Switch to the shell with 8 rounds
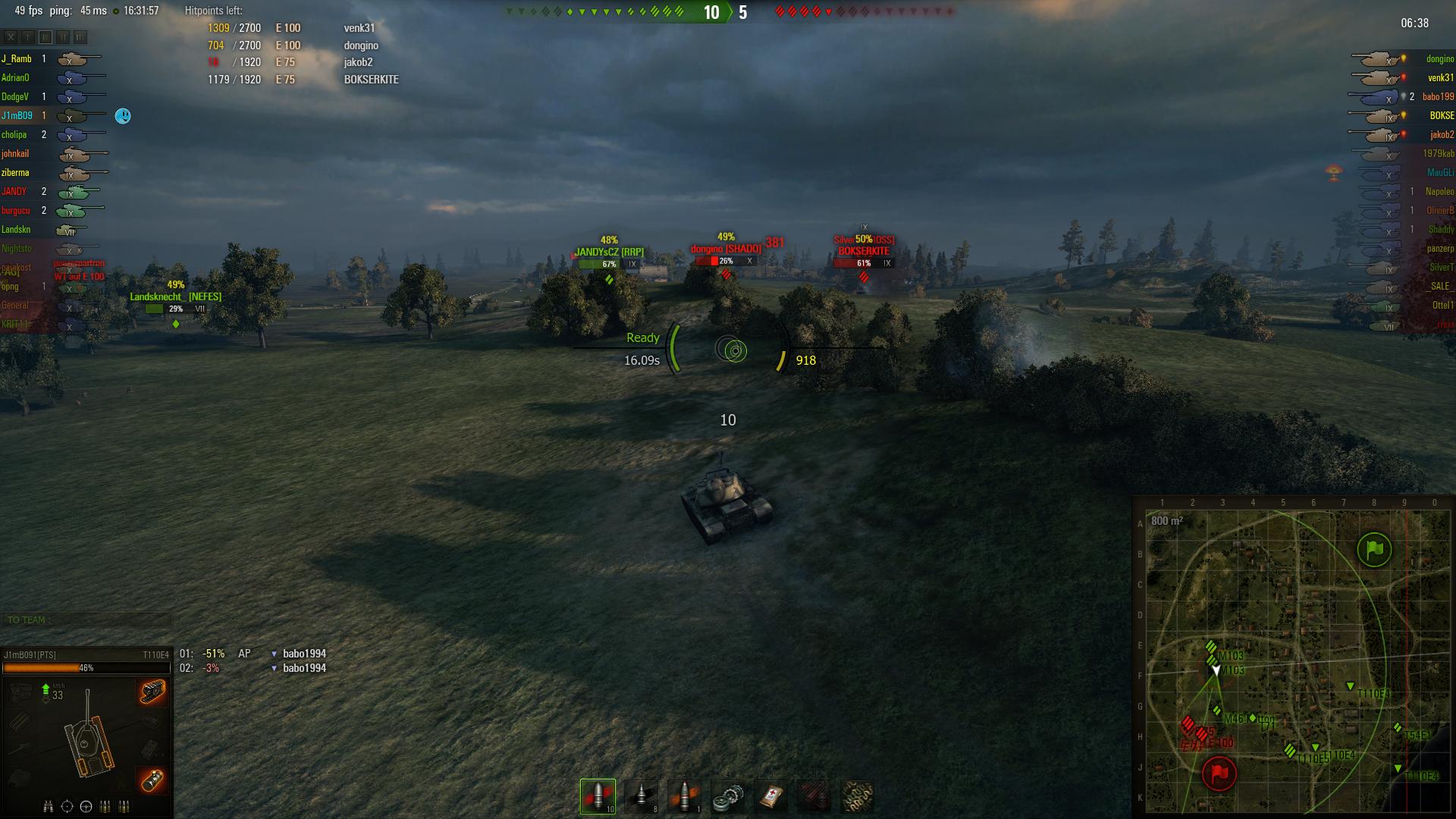 642,796
